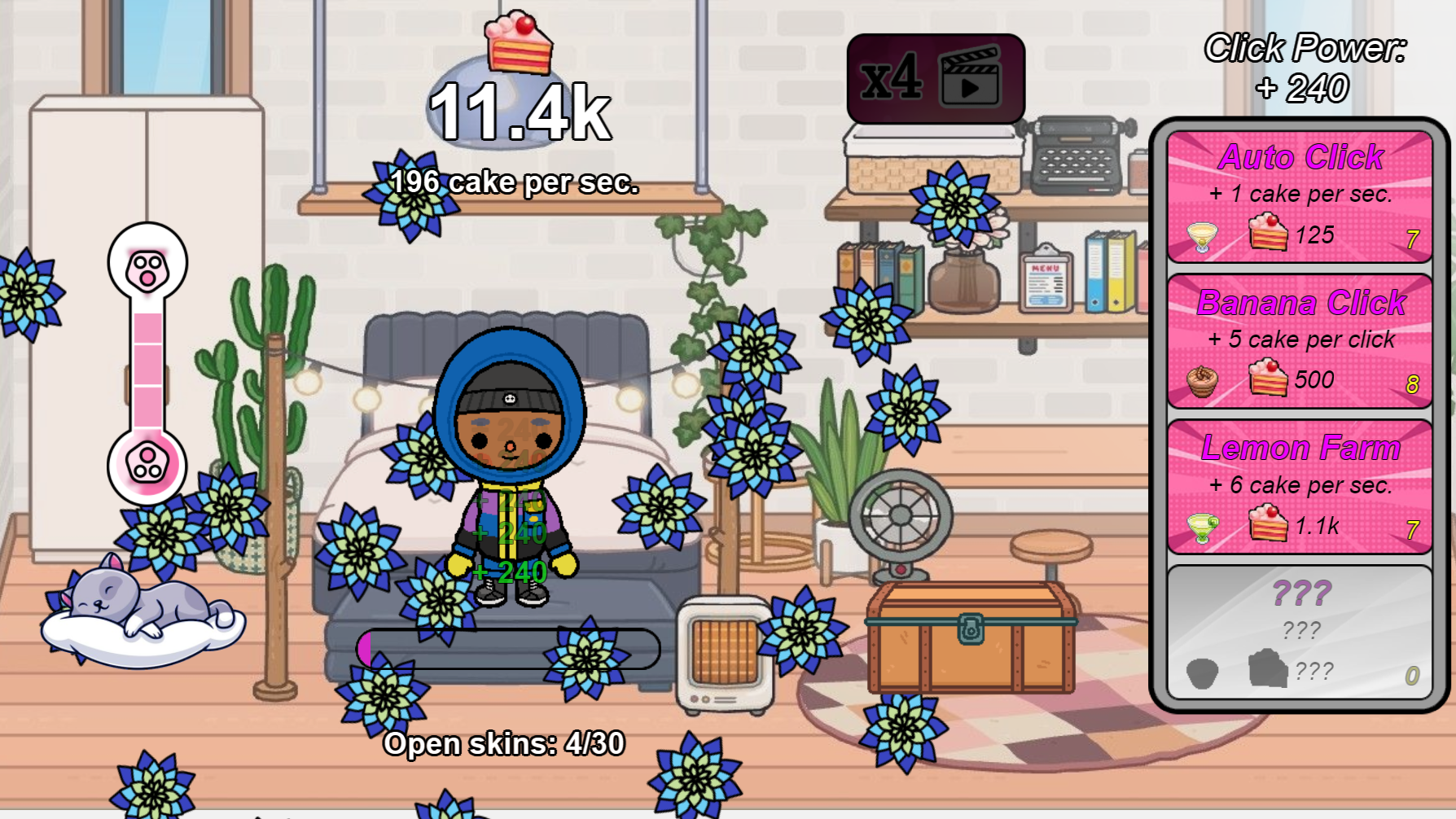Buy the Lemon Farm upgrade
The height and width of the screenshot is (819, 1456).
pos(1300,485)
